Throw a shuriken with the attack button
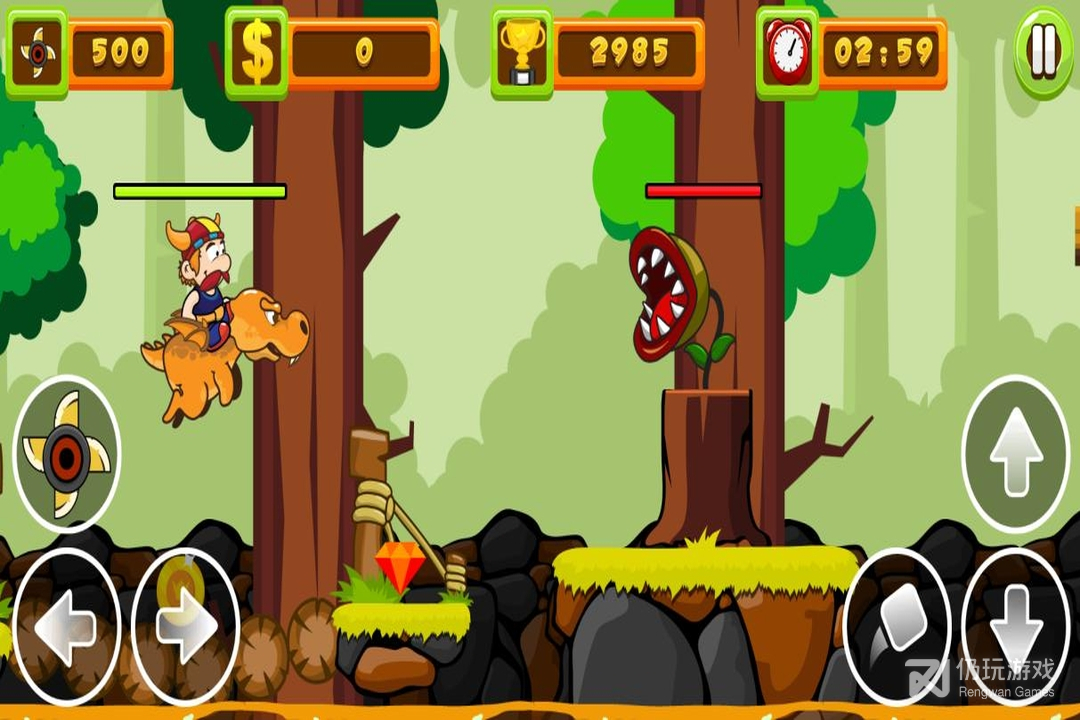1080x720 pixels. (67, 454)
